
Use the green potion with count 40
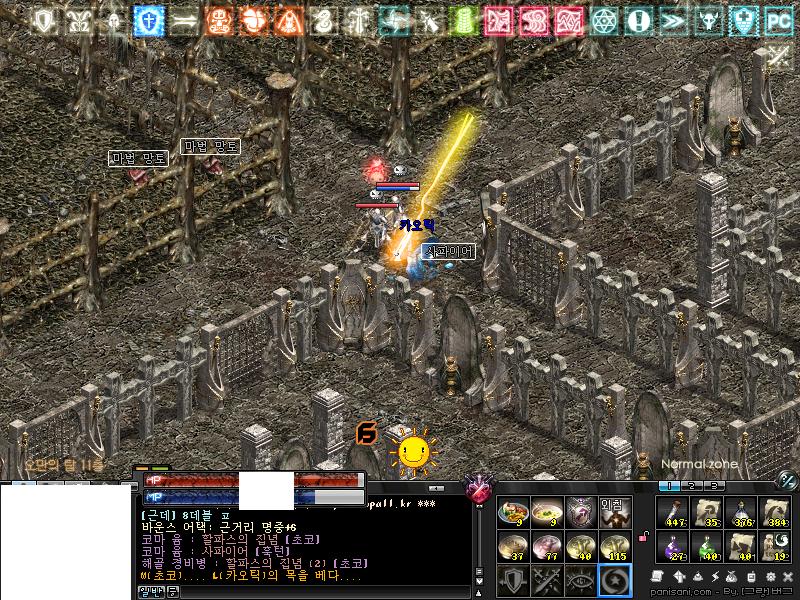pos(707,546)
